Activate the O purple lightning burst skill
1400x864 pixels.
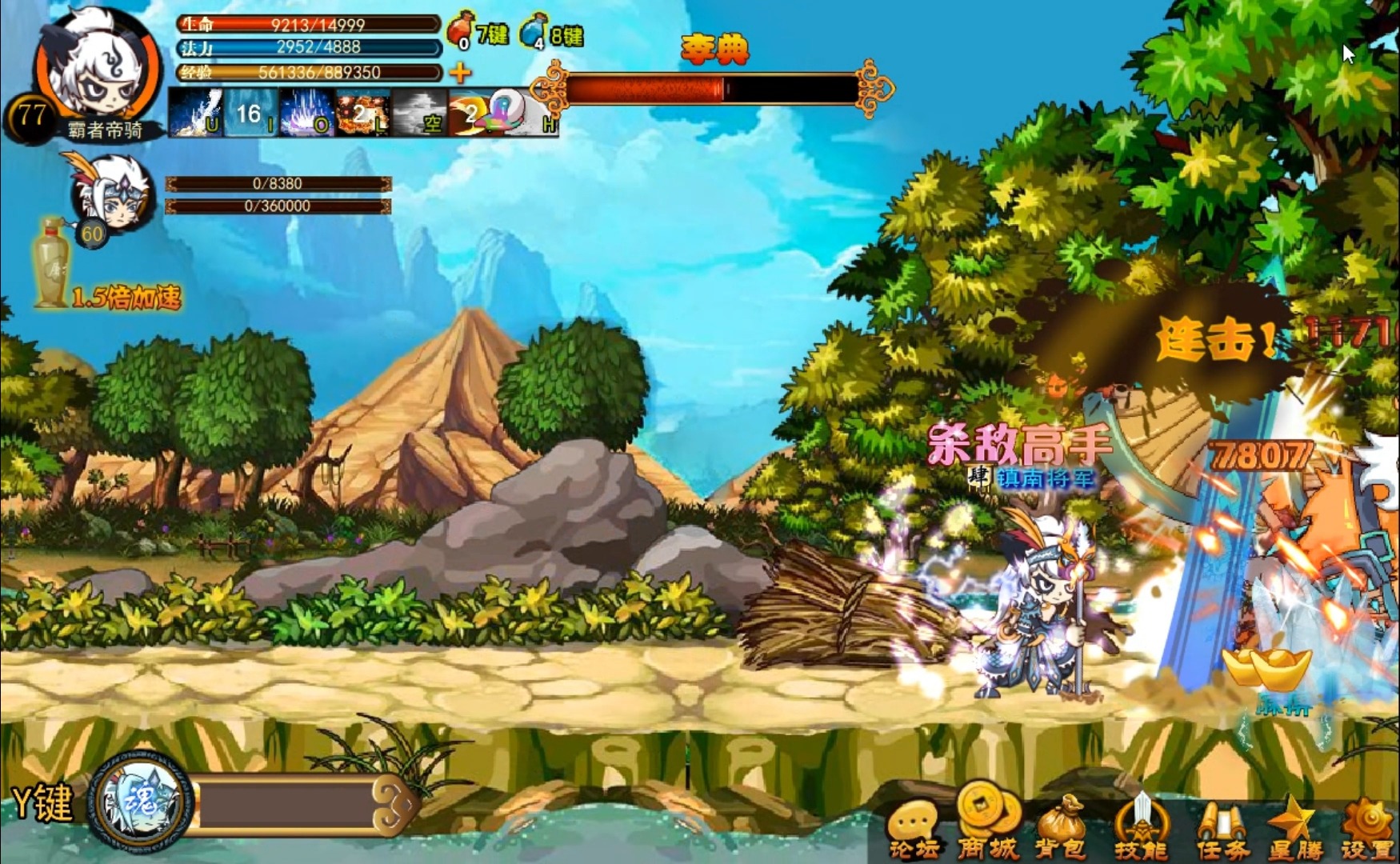306,113
